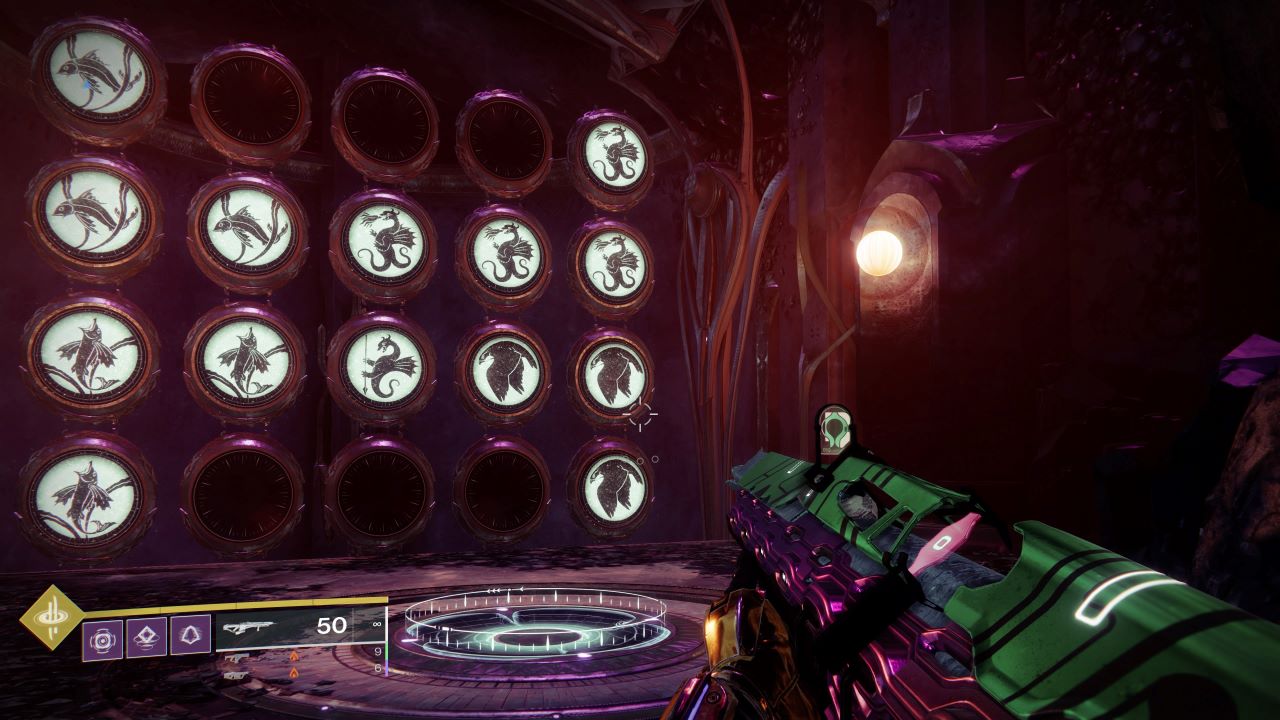
Task: Click the ammo counter showing 50
Action: click(331, 623)
